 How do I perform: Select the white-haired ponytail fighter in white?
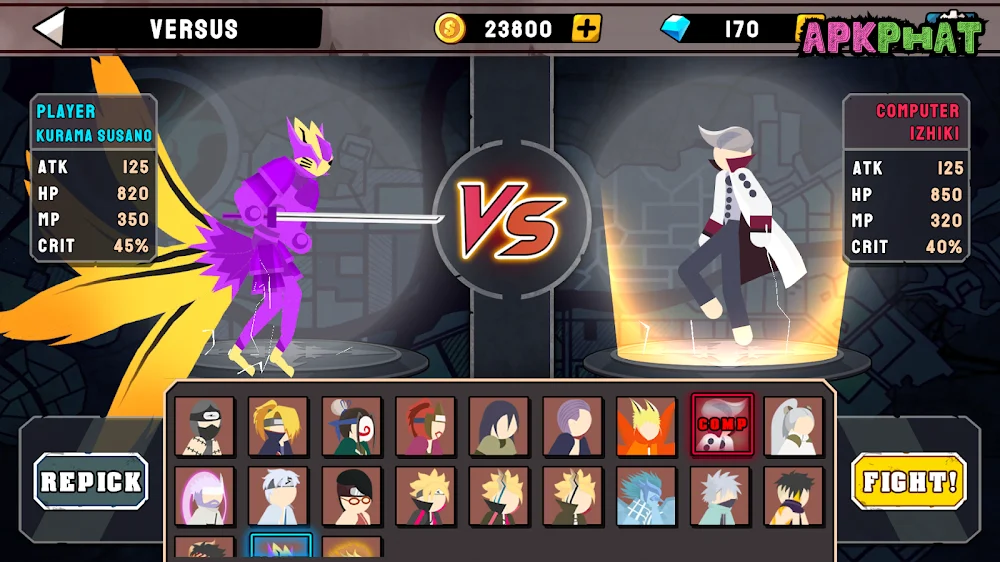coord(794,427)
